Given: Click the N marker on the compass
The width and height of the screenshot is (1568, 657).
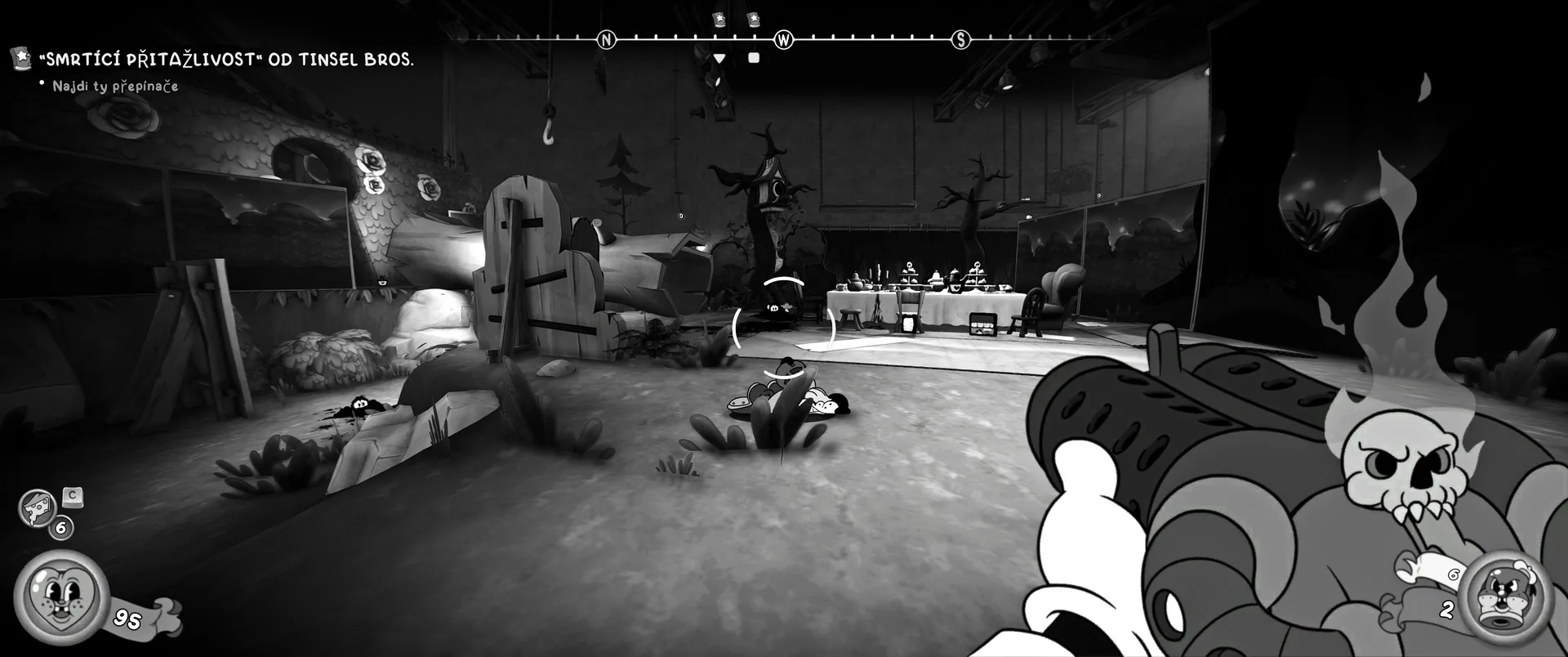Looking at the screenshot, I should click(606, 39).
